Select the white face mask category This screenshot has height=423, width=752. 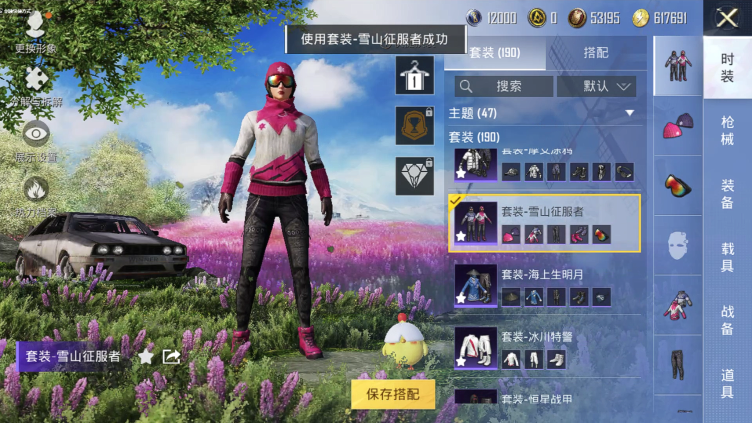click(x=678, y=245)
